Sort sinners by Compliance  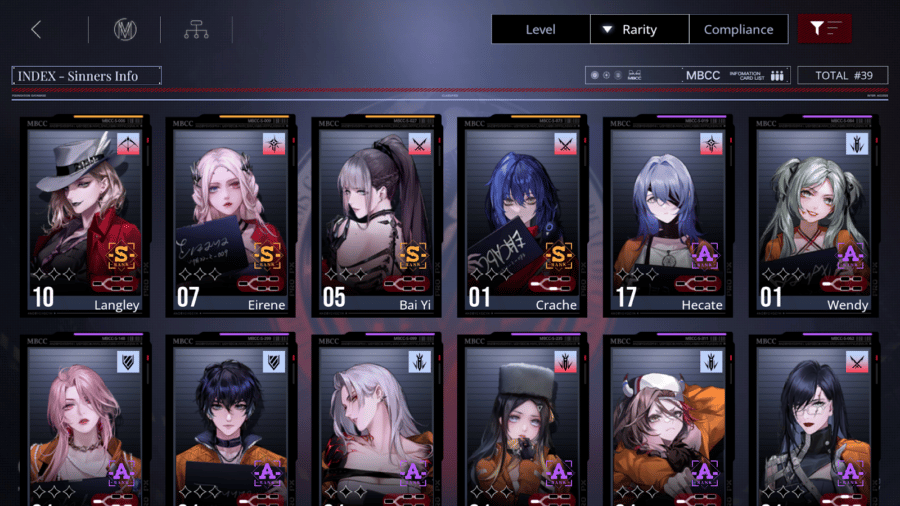[738, 29]
